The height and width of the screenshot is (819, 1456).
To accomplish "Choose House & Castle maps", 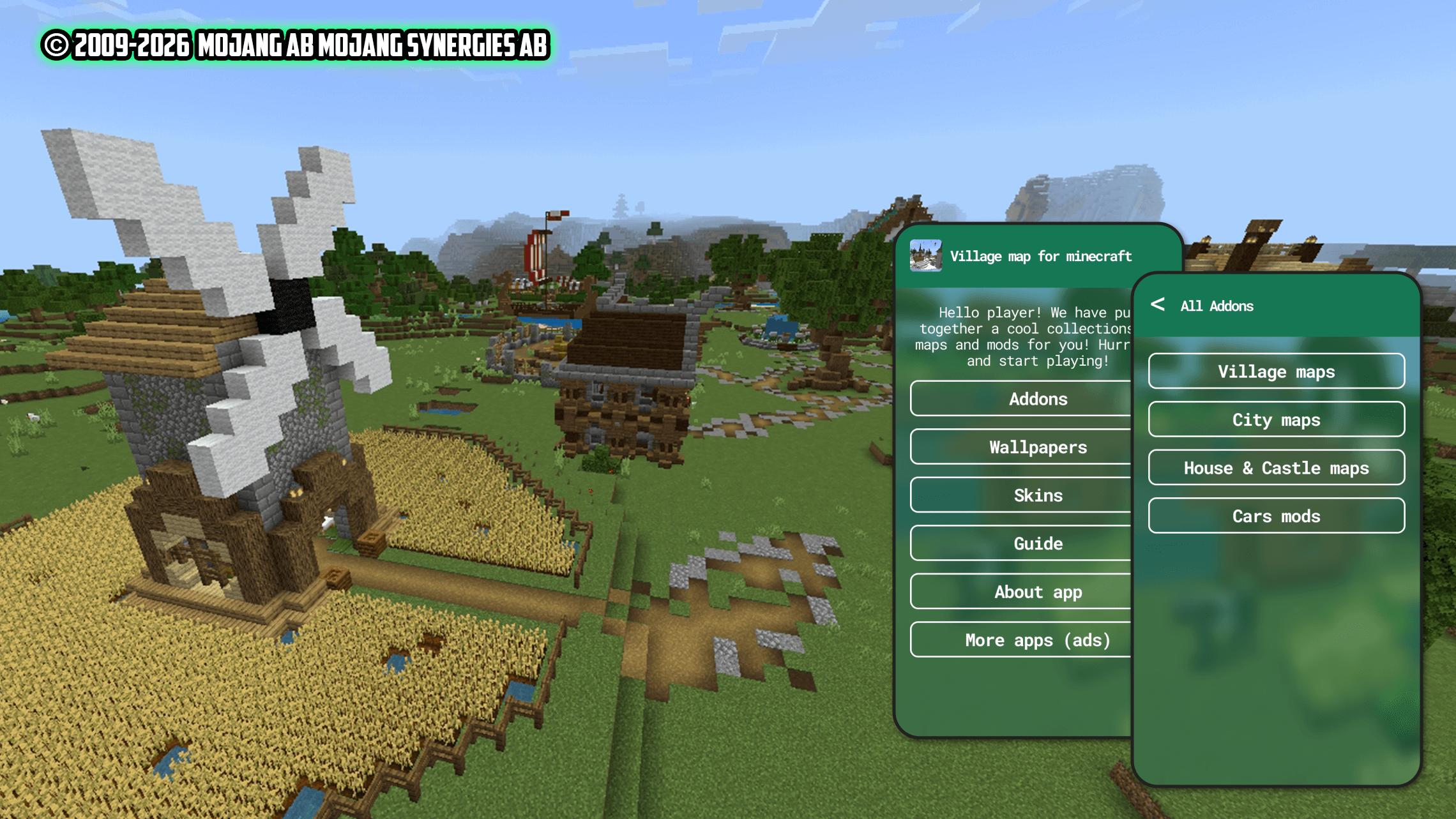I will 1276,468.
